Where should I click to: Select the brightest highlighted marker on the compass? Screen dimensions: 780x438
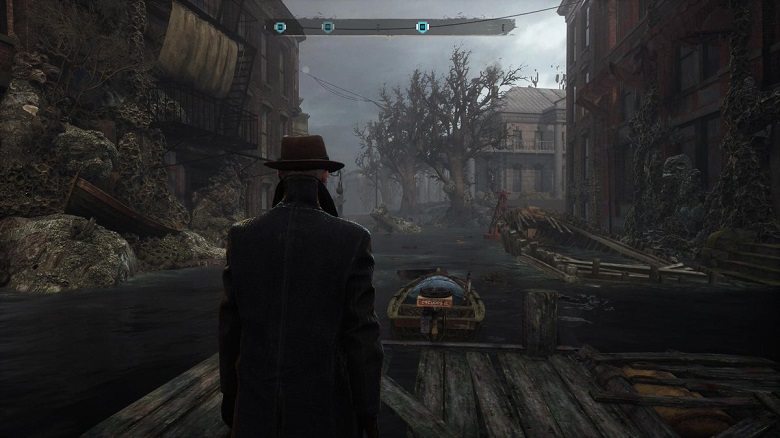pyautogui.click(x=423, y=27)
